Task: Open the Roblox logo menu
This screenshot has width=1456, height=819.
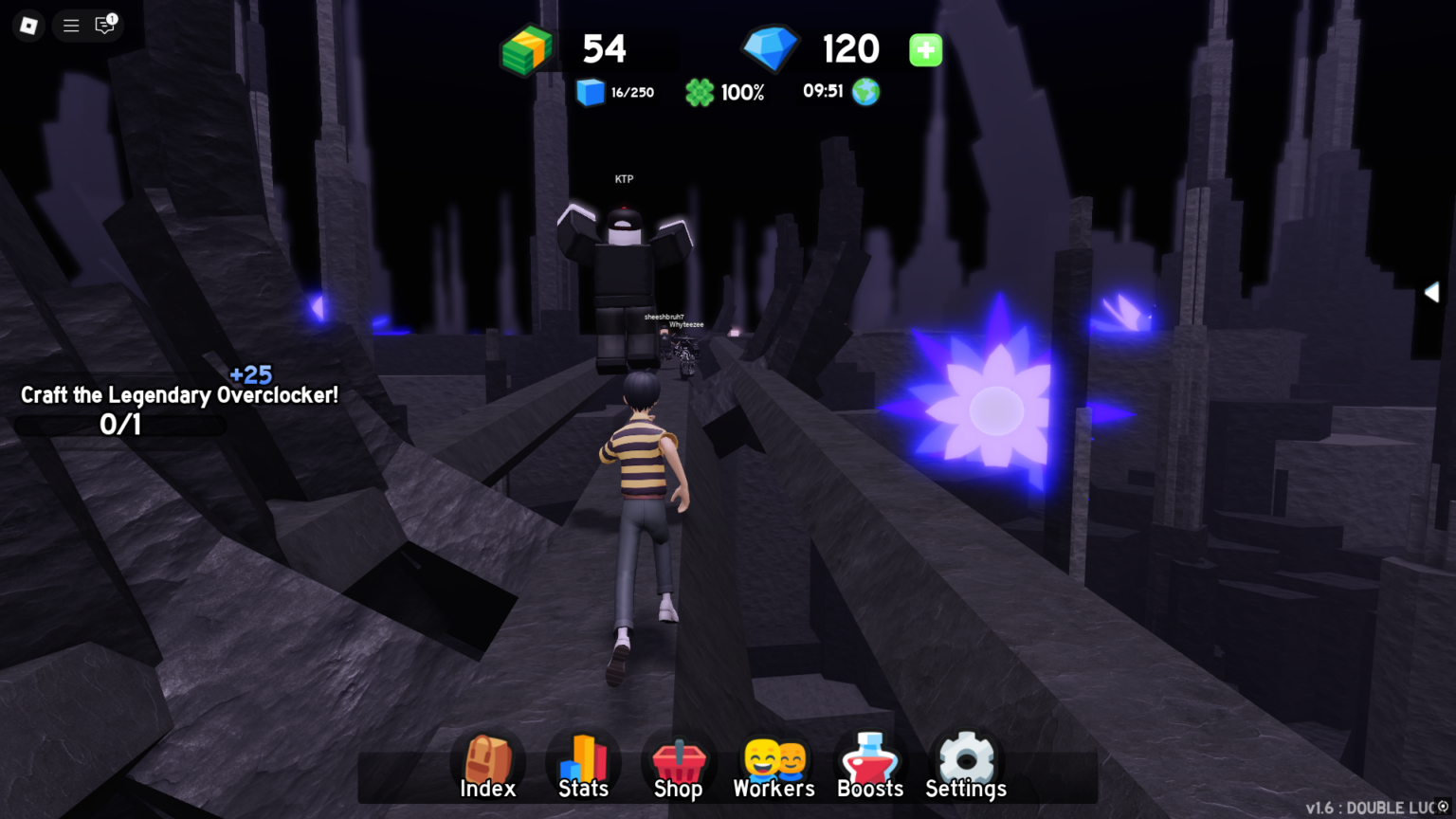Action: click(27, 26)
